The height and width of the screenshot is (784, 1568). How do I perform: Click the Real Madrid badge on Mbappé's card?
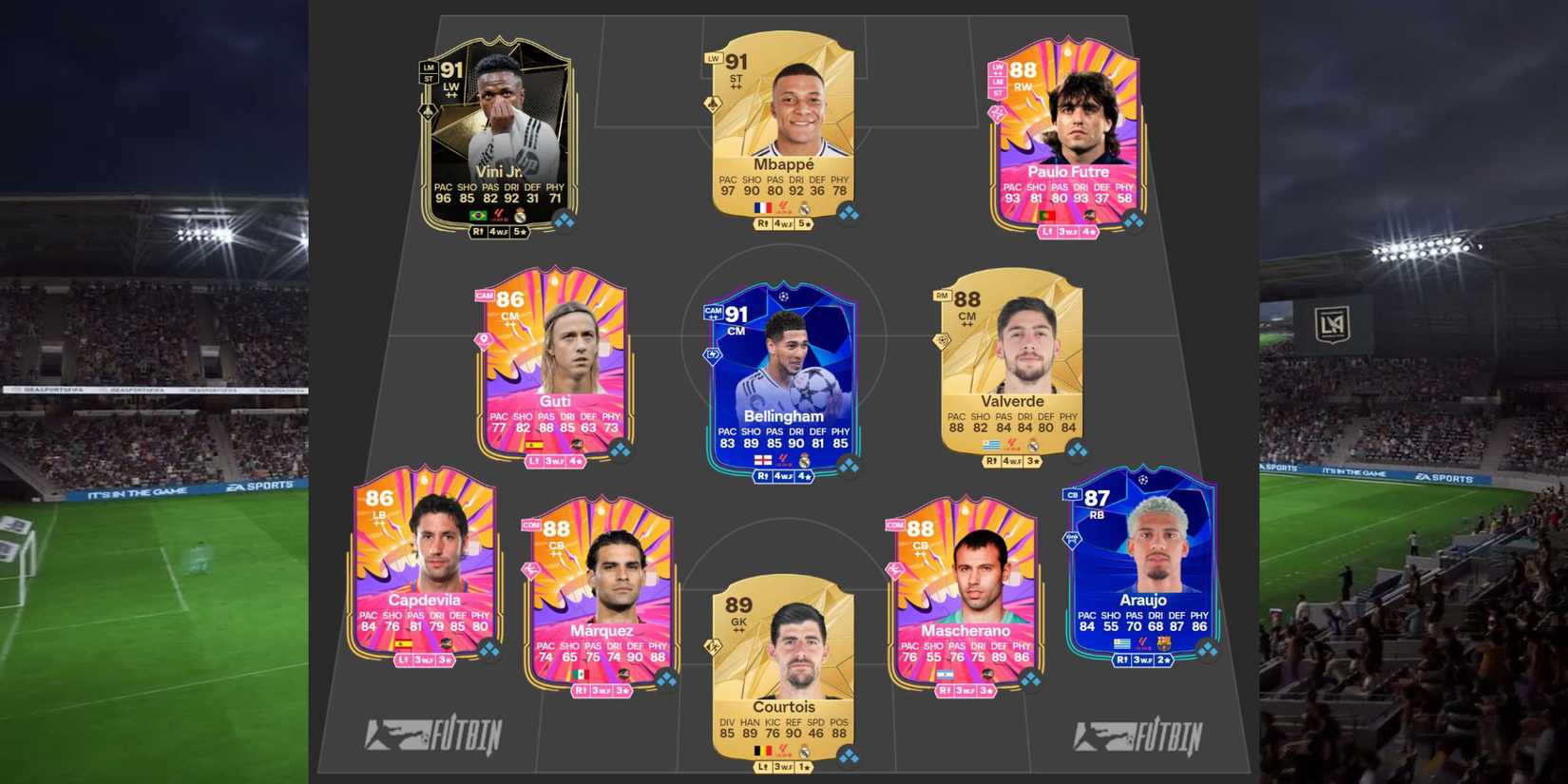coord(804,207)
